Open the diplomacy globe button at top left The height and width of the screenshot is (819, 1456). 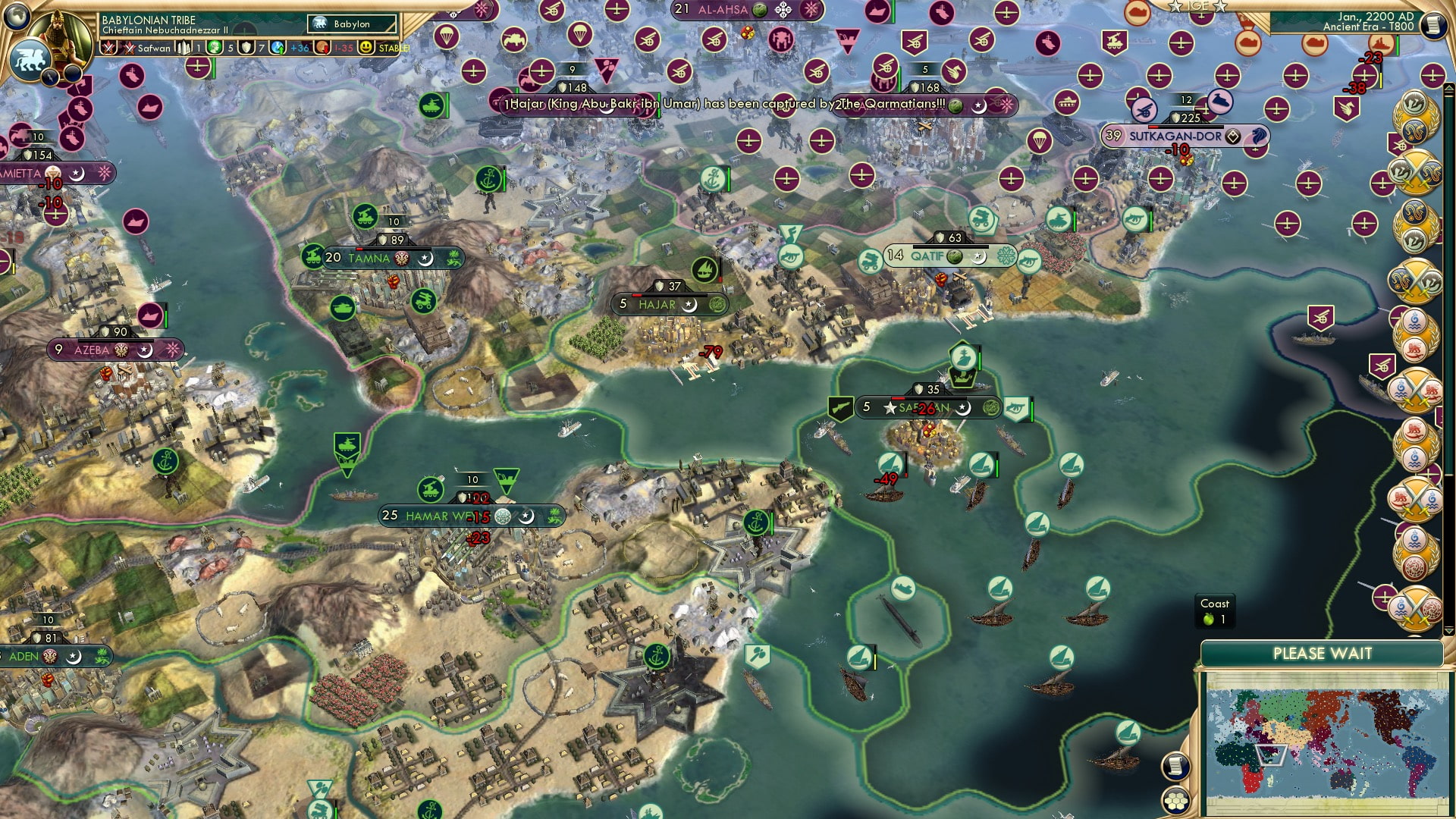point(17,14)
